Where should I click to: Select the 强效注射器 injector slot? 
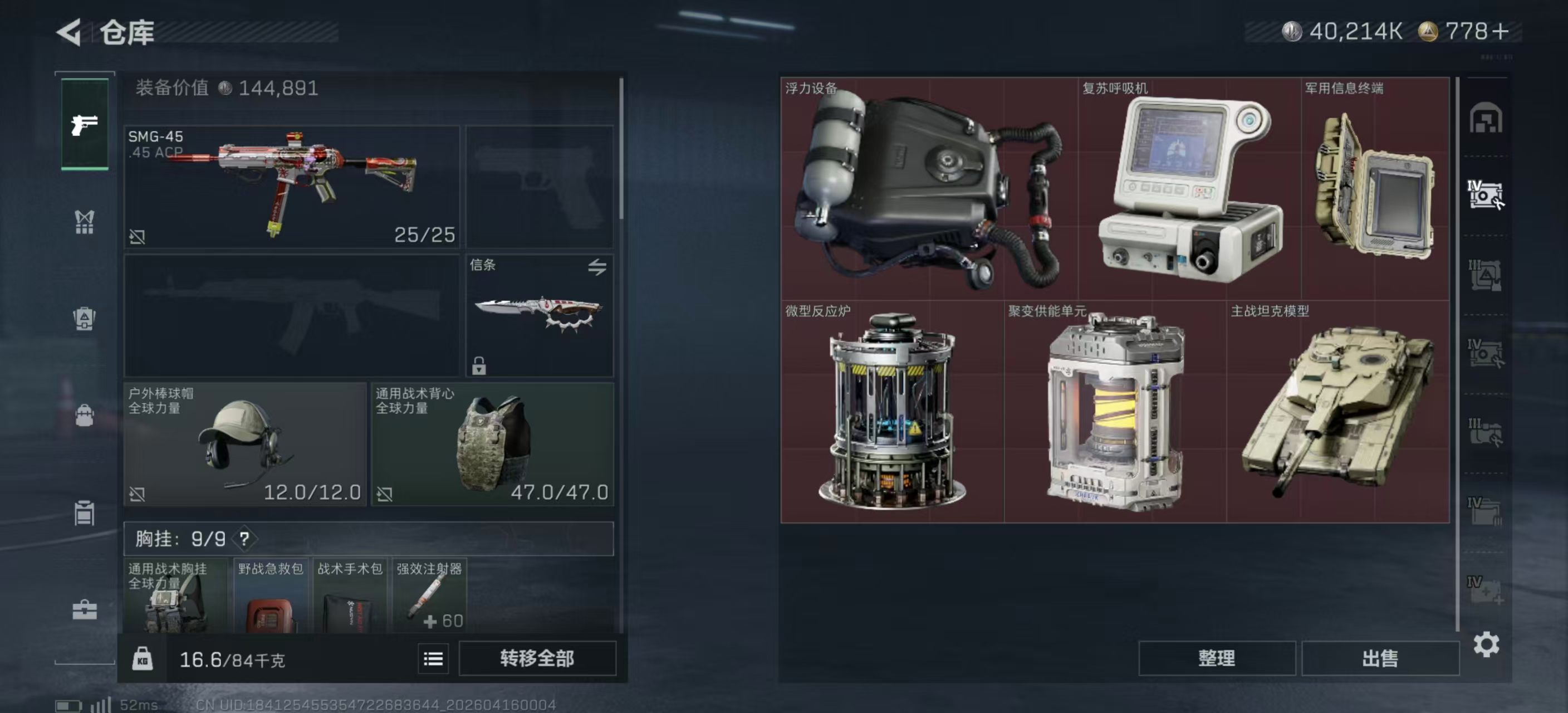[x=430, y=595]
